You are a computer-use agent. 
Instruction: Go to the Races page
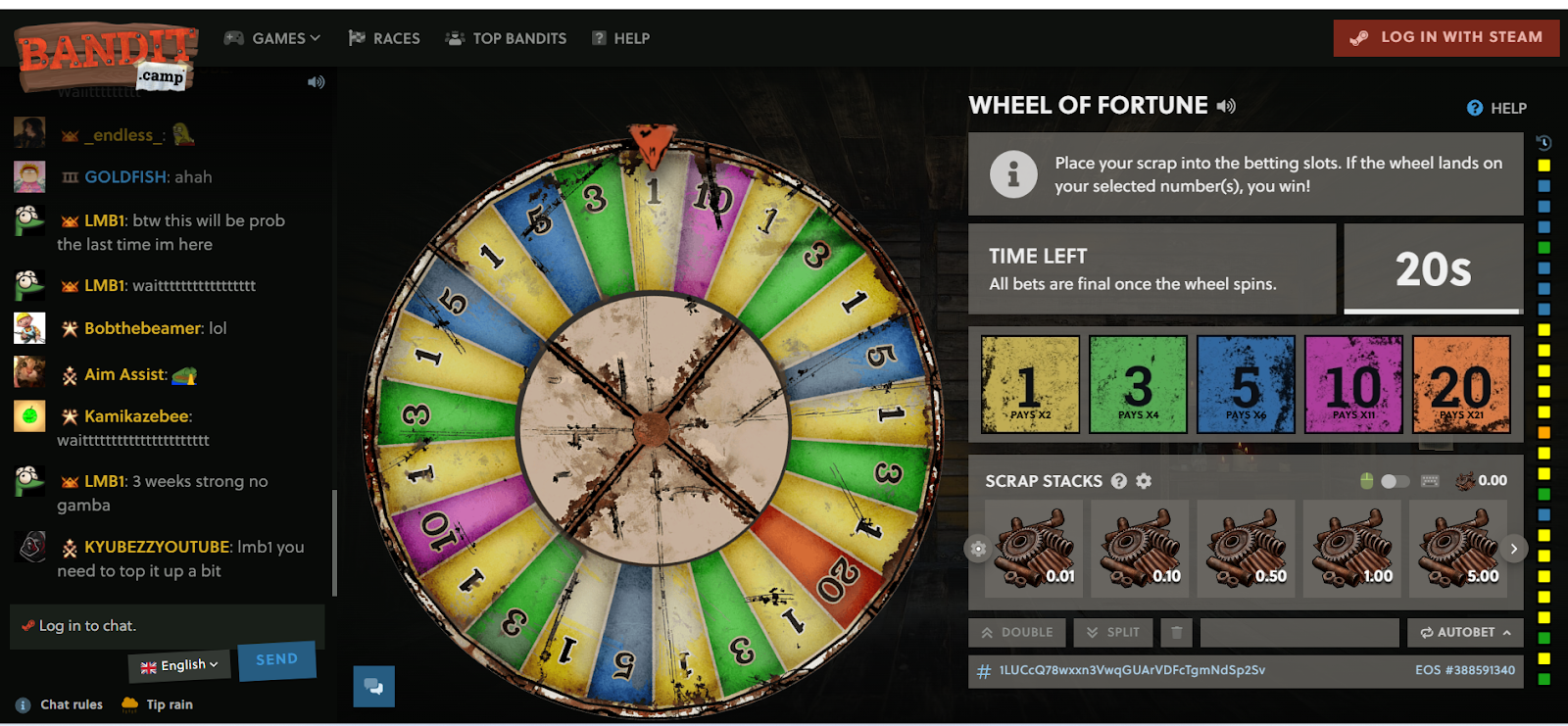pos(384,38)
